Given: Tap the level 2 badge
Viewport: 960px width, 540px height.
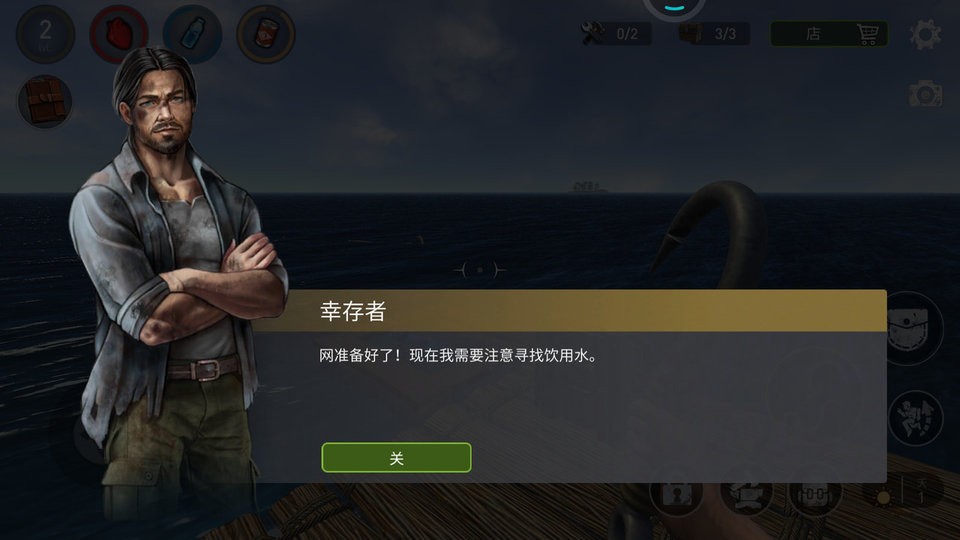Looking at the screenshot, I should [x=45, y=35].
